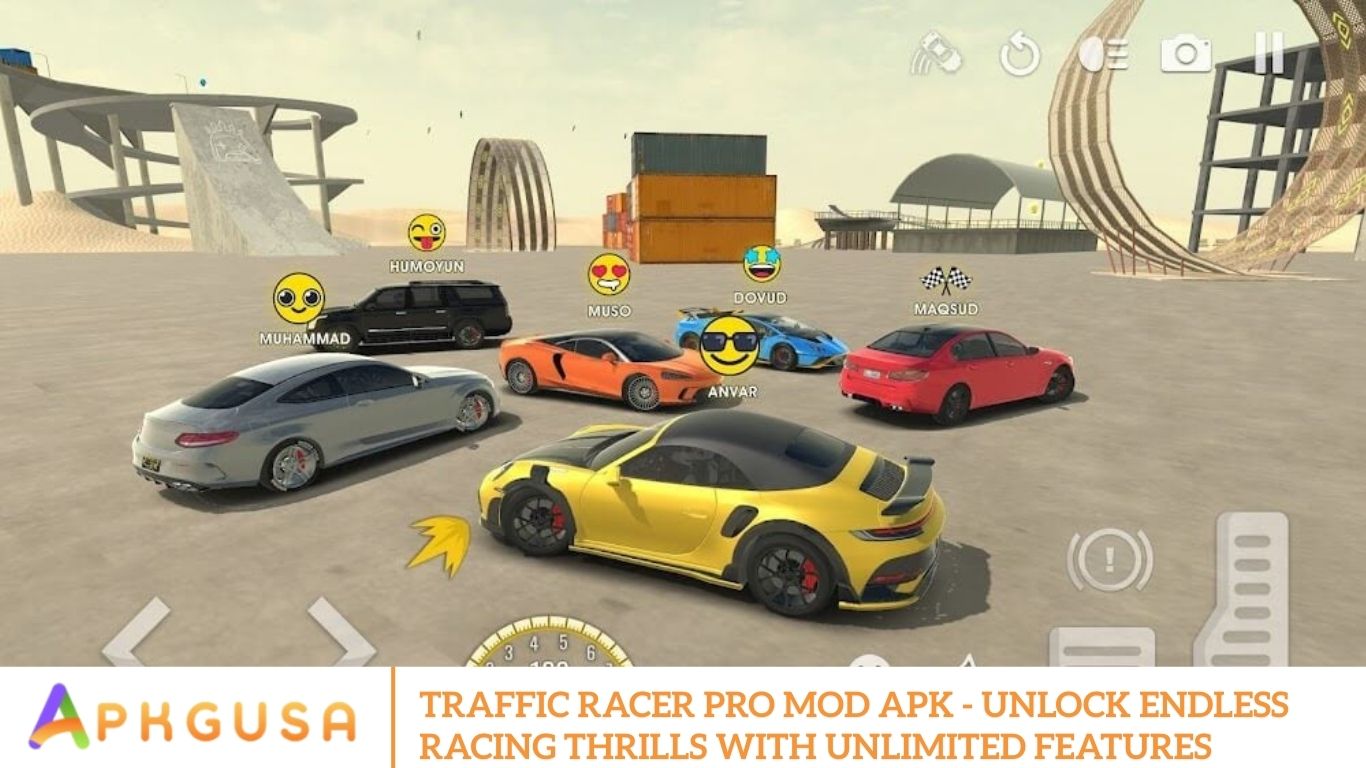Toggle the drifting car icon
The image size is (1366, 768).
pyautogui.click(x=936, y=53)
